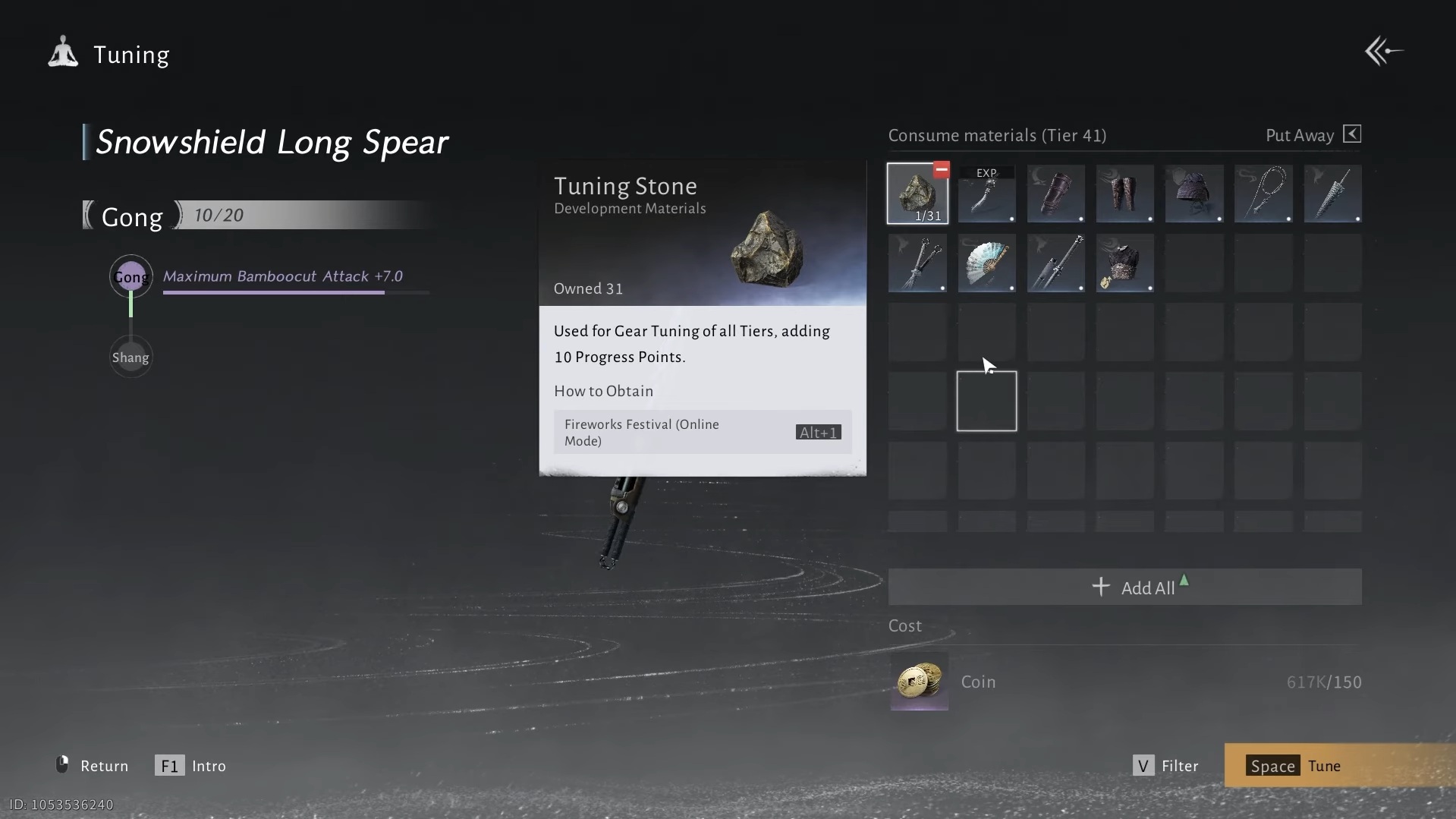The width and height of the screenshot is (1456, 819).
Task: Select the EXP weapon material
Action: coord(986,194)
